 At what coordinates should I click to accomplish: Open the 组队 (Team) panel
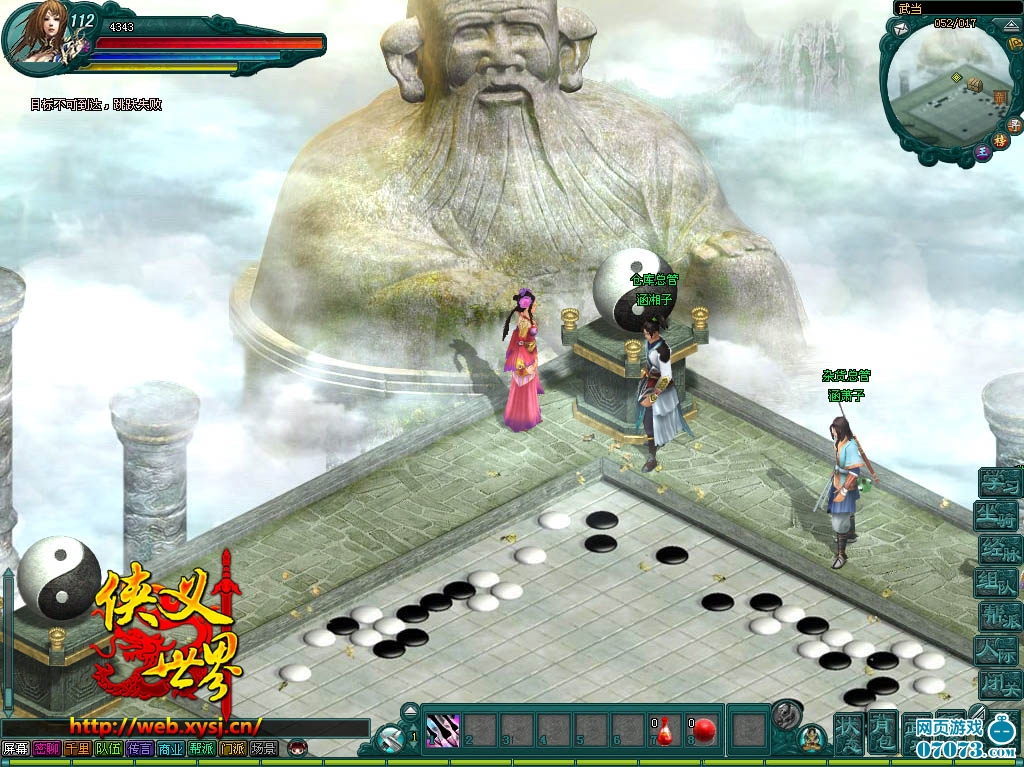point(999,583)
